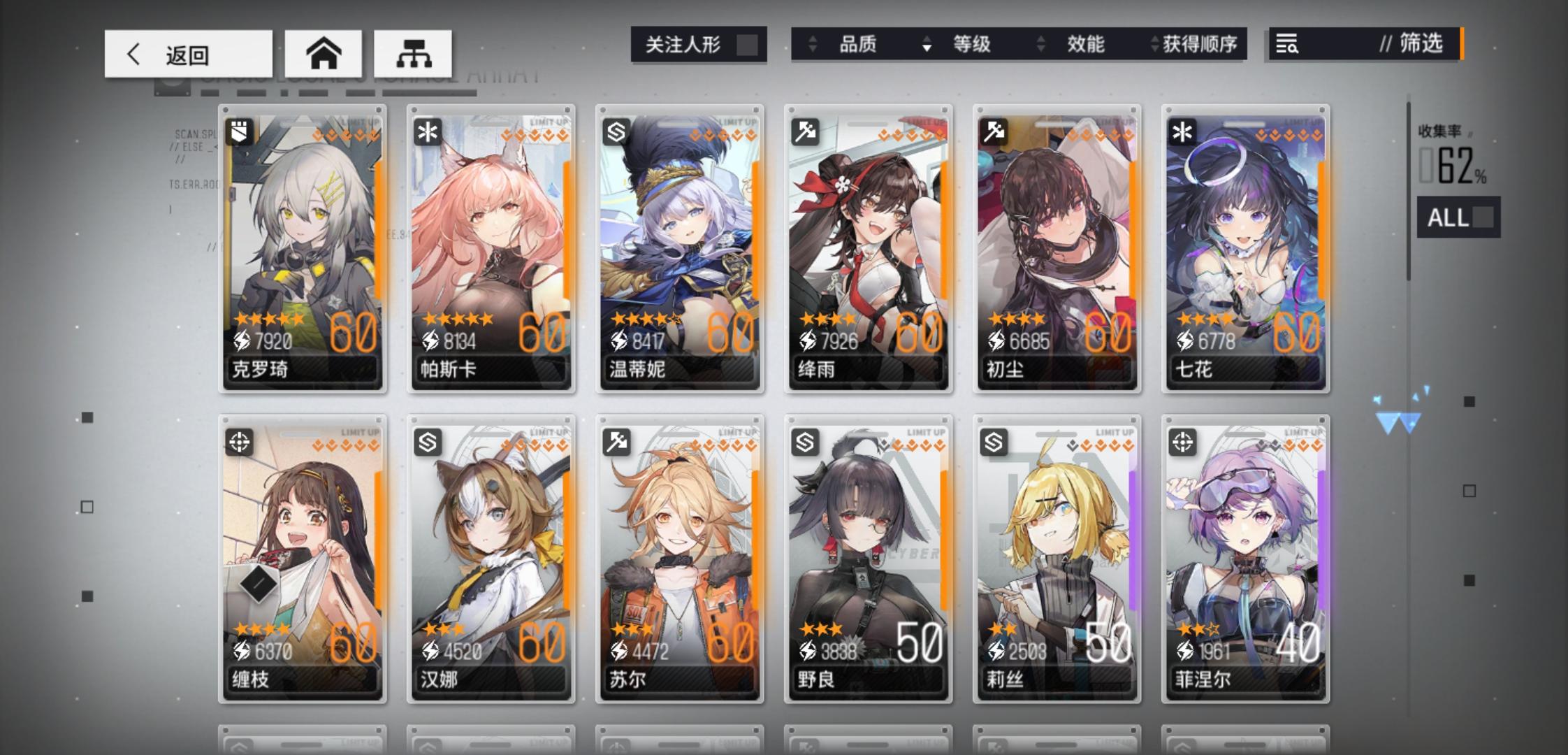
Task: Toggle the 关注人形 checkbox
Action: tap(746, 44)
